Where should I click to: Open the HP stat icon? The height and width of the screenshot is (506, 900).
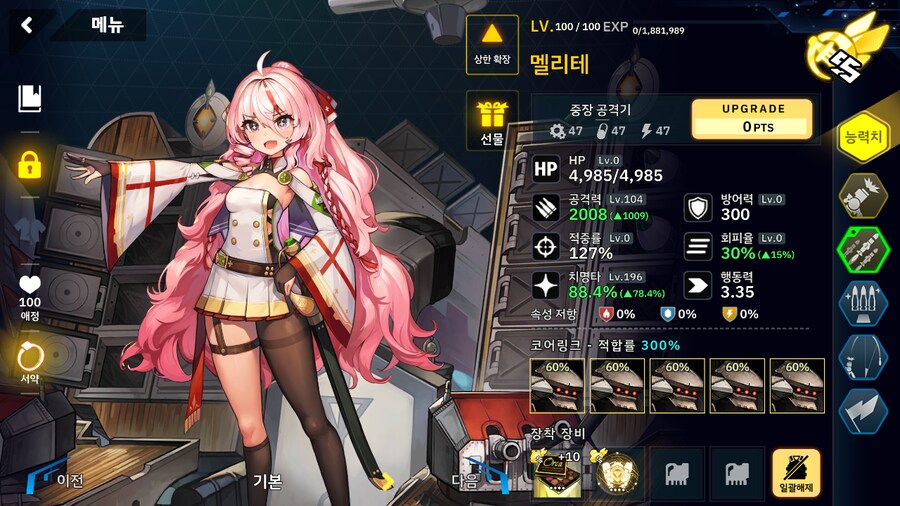click(x=545, y=168)
